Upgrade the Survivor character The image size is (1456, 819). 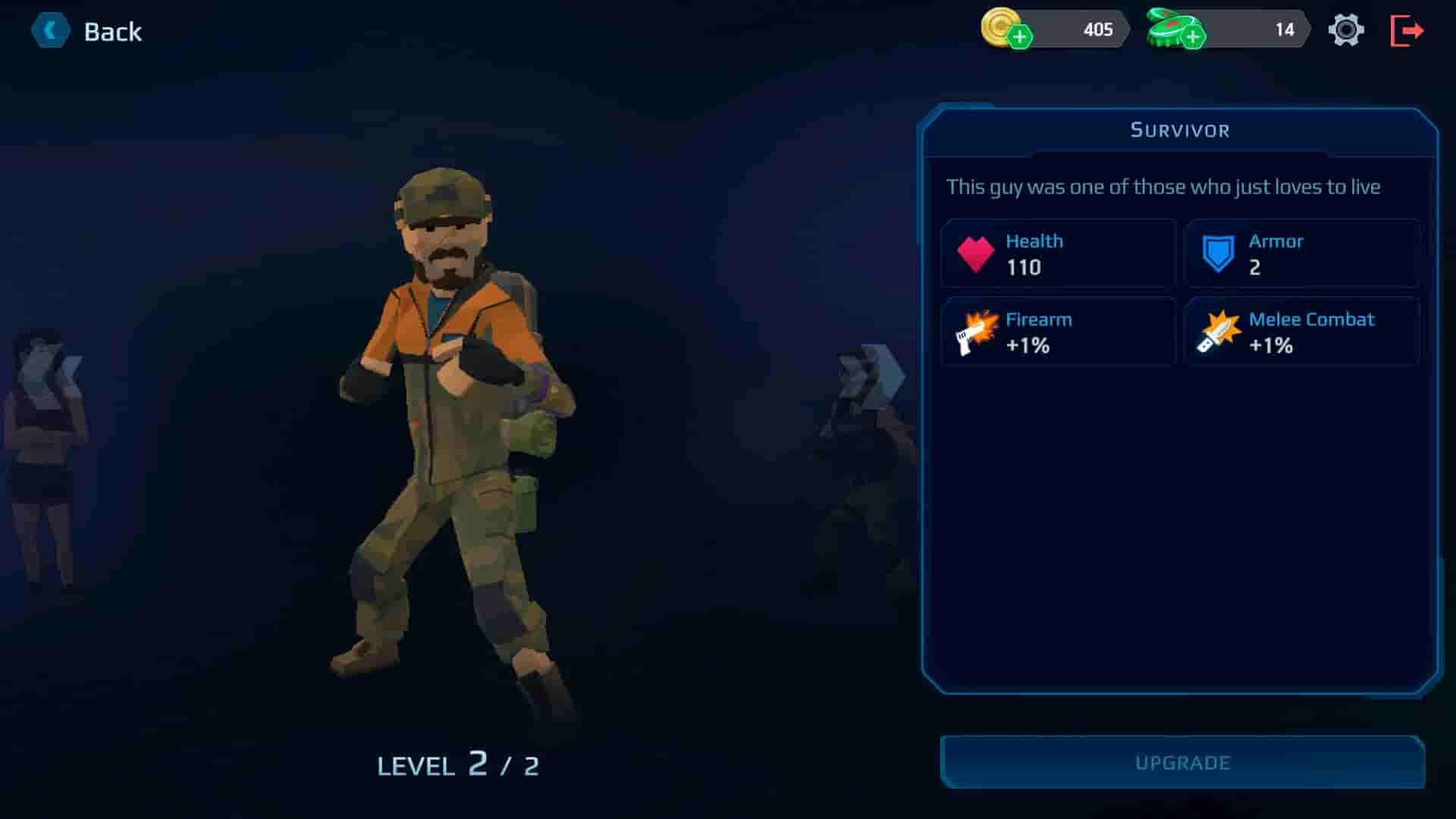(x=1182, y=762)
